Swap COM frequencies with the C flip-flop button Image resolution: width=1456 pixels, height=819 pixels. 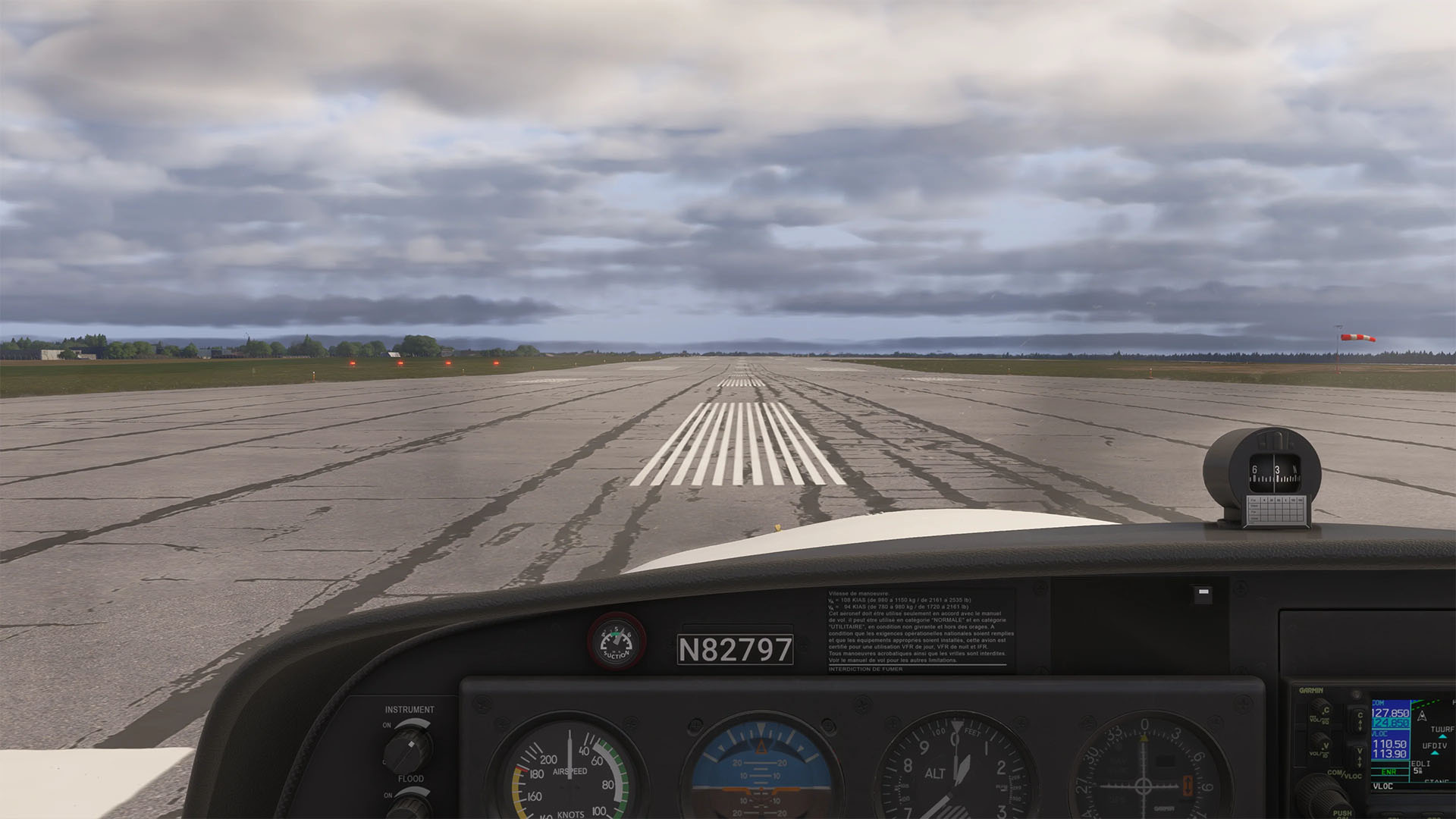click(1359, 719)
